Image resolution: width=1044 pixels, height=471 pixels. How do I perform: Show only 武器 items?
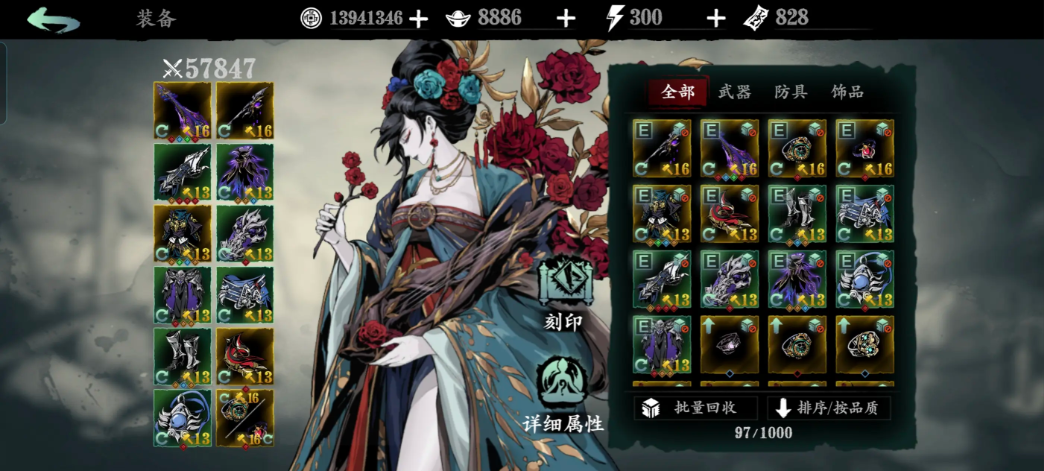(x=734, y=92)
